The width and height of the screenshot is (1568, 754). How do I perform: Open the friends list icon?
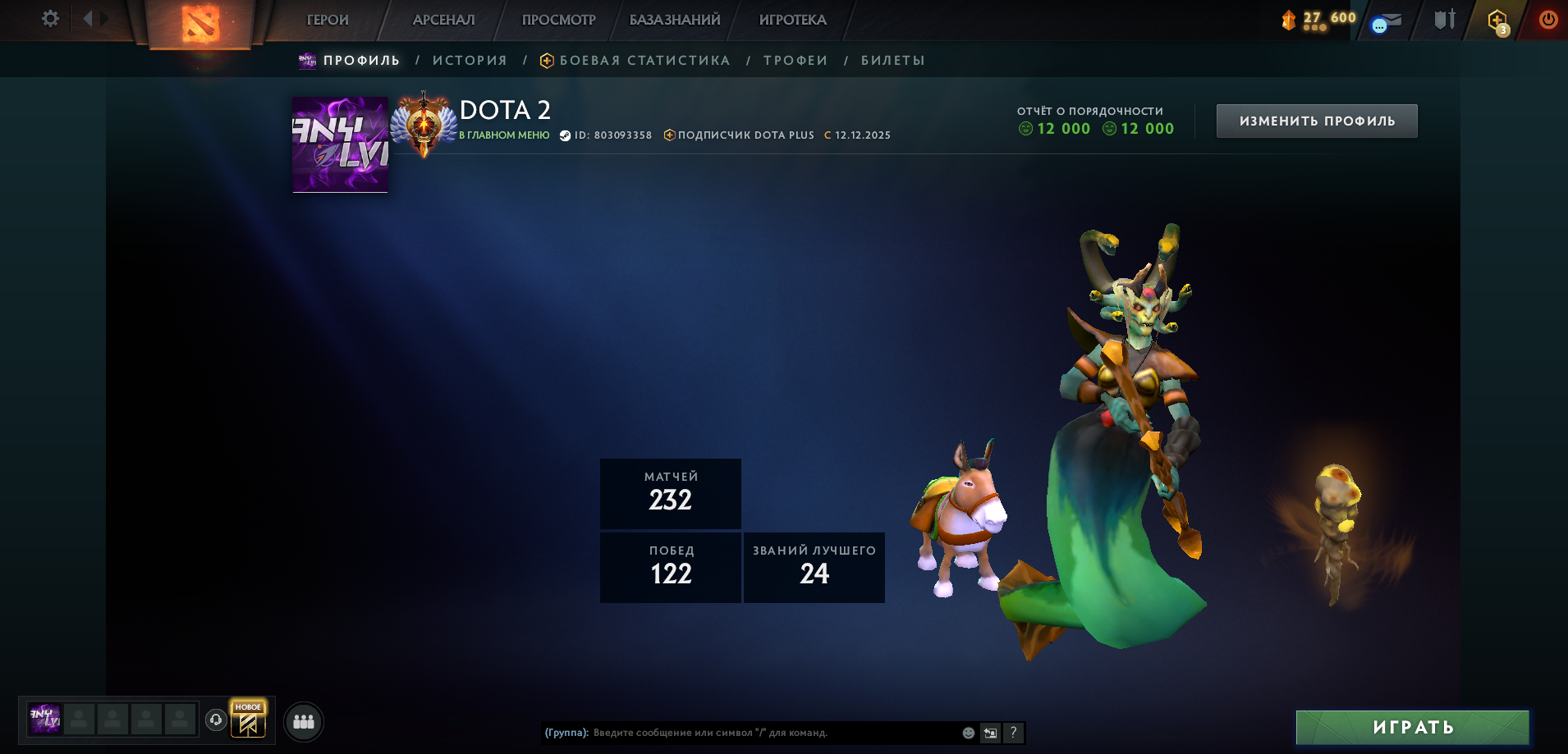[x=304, y=722]
